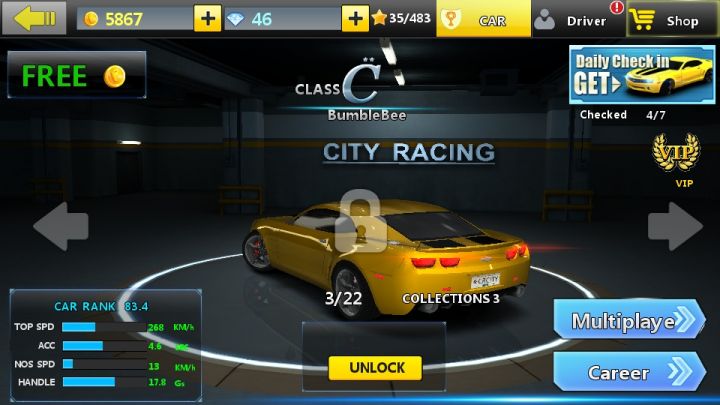Screen dimensions: 720x405
Task: Add more gold coins with the plus button
Action: tap(207, 19)
